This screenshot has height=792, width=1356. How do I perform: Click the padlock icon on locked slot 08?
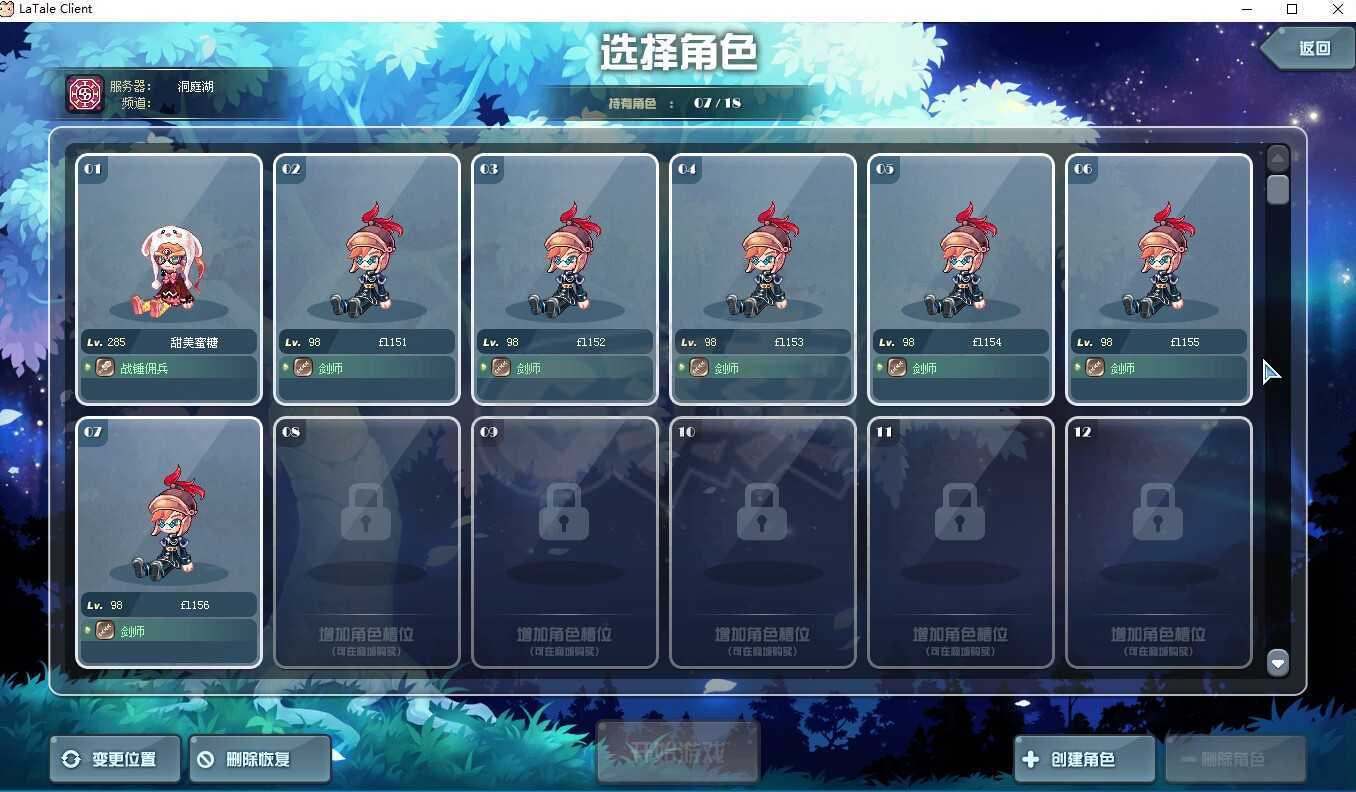(366, 512)
